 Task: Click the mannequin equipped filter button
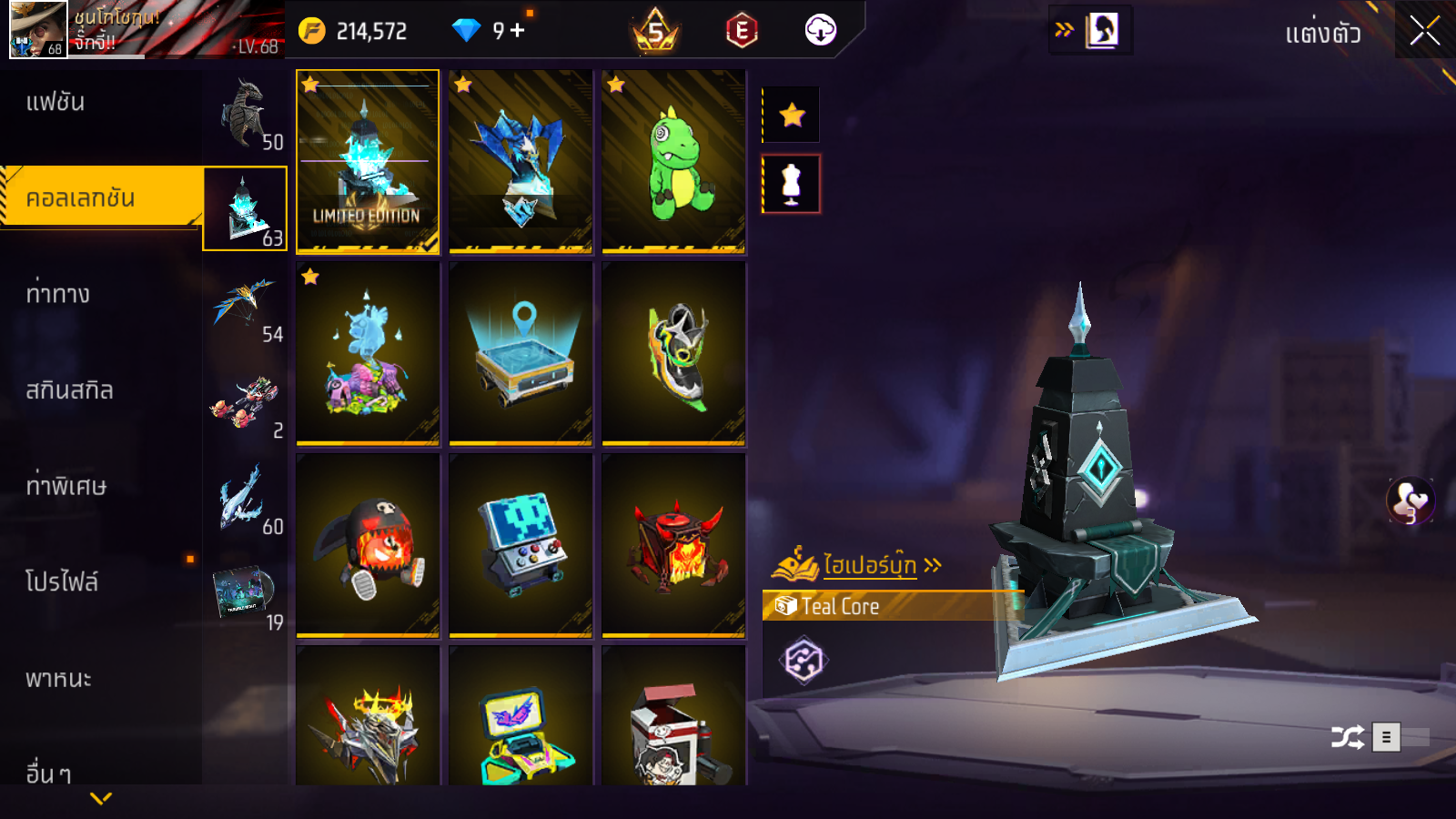792,184
